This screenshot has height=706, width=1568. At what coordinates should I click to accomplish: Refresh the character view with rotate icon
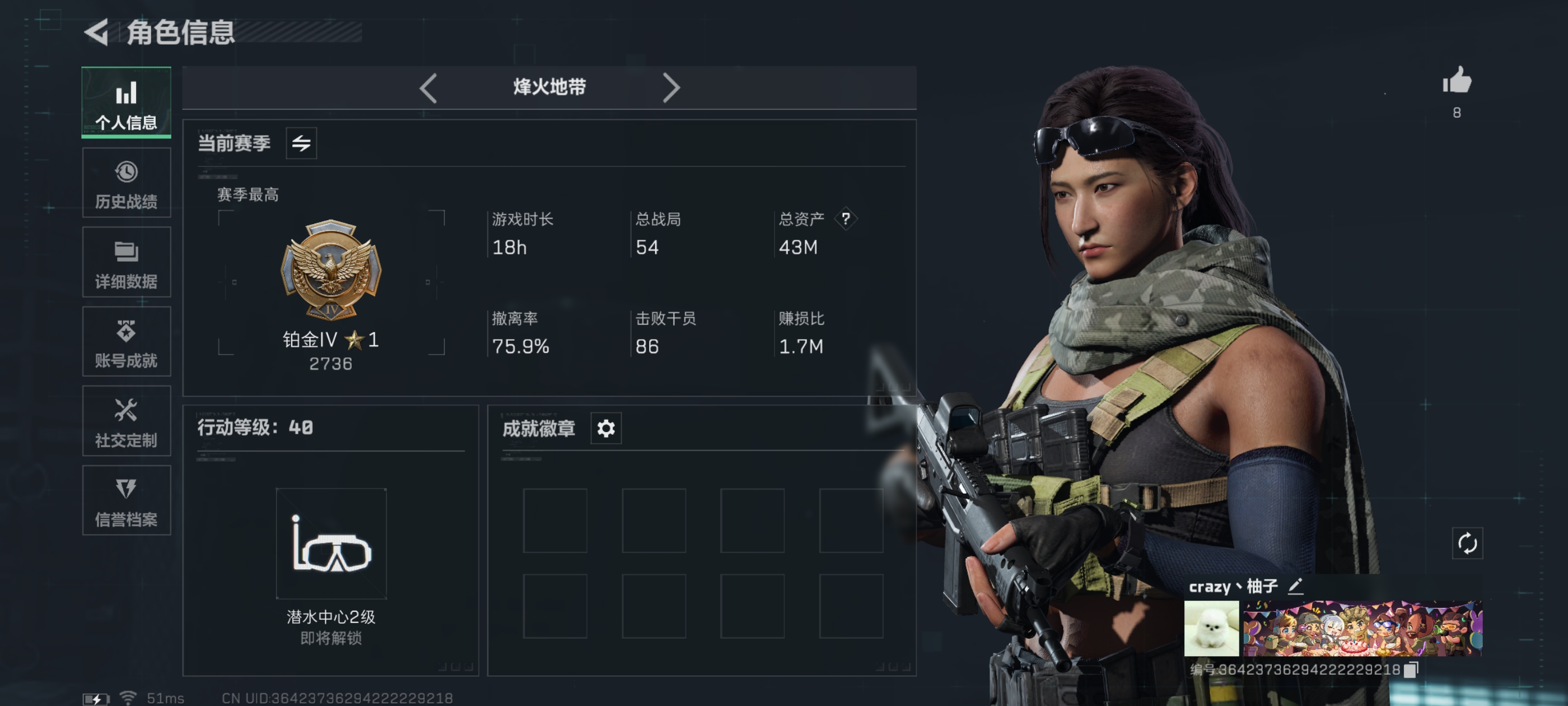(x=1469, y=544)
